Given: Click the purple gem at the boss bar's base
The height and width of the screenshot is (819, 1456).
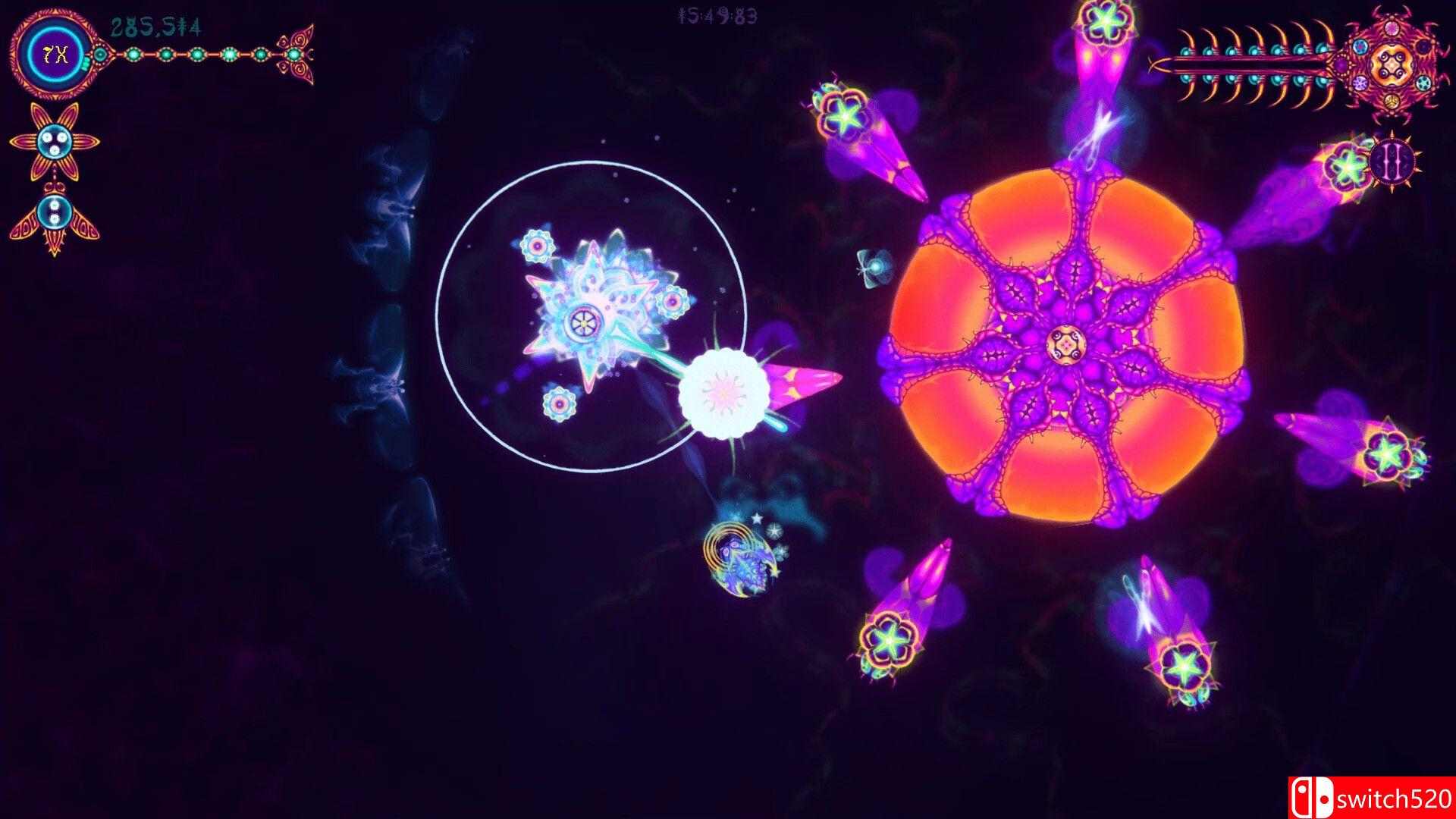Looking at the screenshot, I should click(x=1341, y=65).
